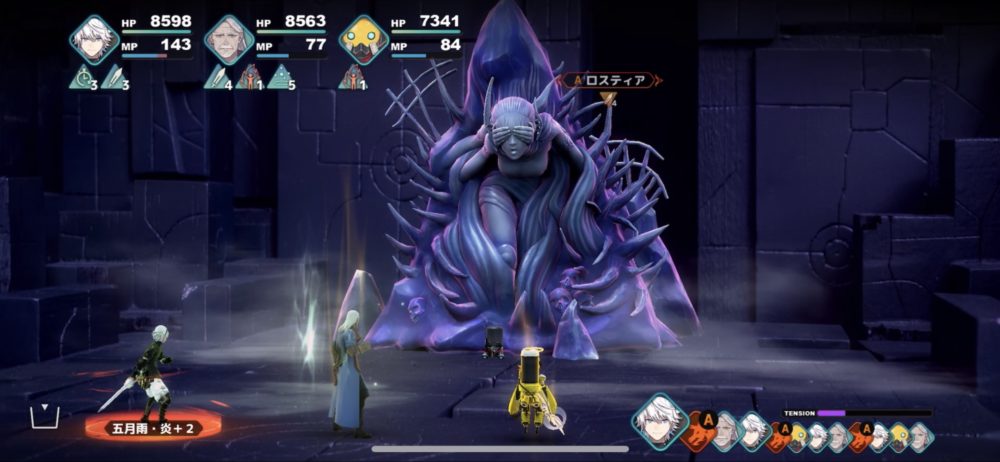Tap the elderly man's party portrait

coord(229,39)
